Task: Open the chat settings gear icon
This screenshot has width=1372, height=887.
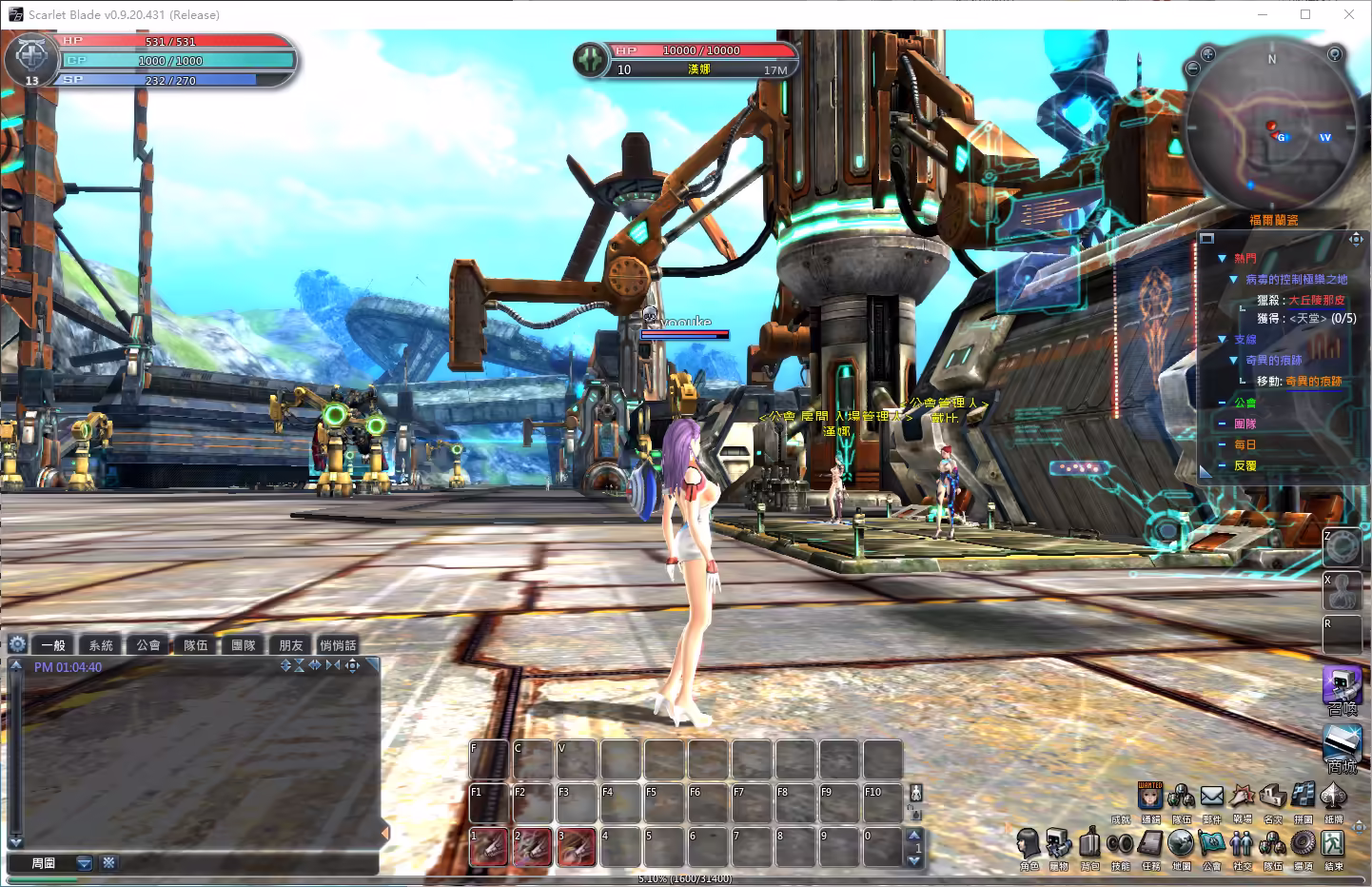Action: pyautogui.click(x=17, y=644)
